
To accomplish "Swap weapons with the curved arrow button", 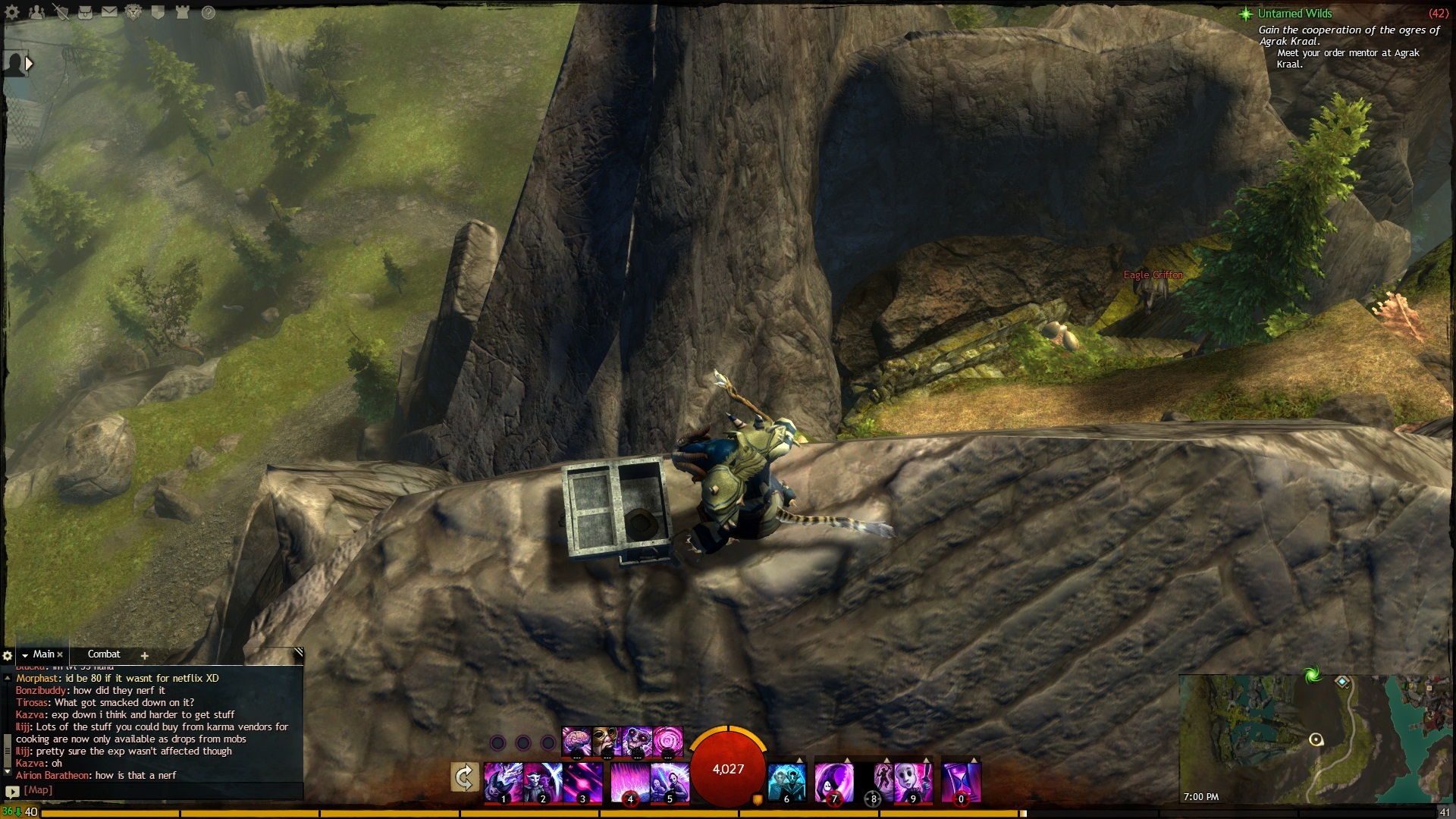I will pyautogui.click(x=464, y=777).
